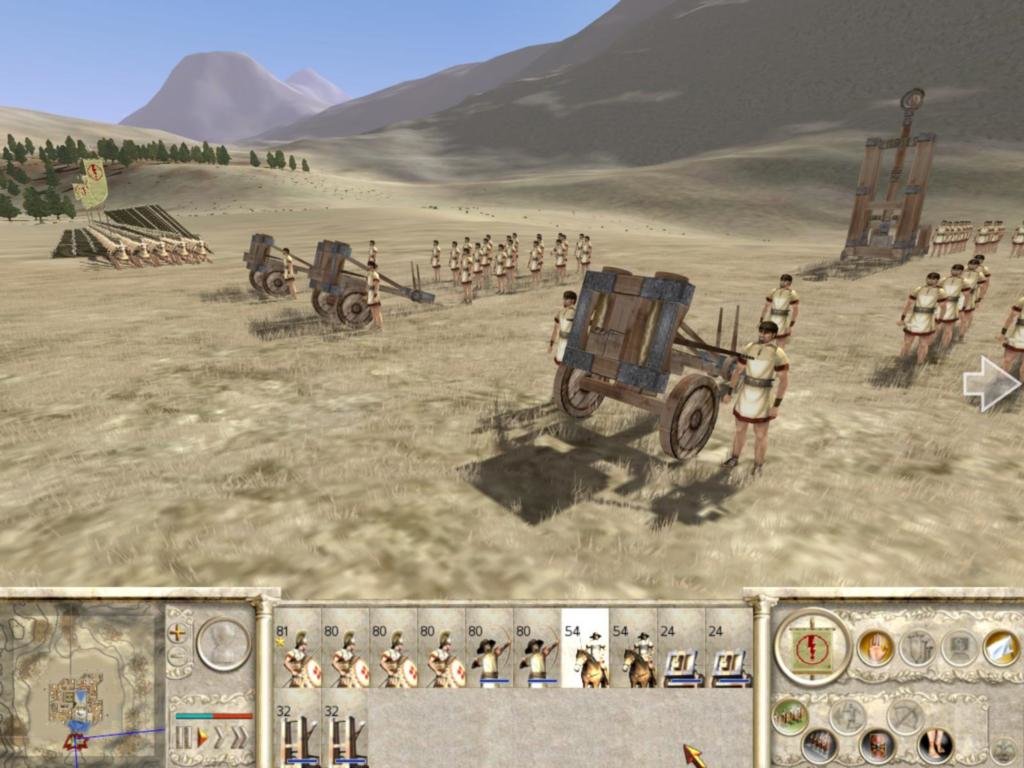The height and width of the screenshot is (768, 1024).
Task: Group the selected units with the green formation icon
Action: point(790,716)
